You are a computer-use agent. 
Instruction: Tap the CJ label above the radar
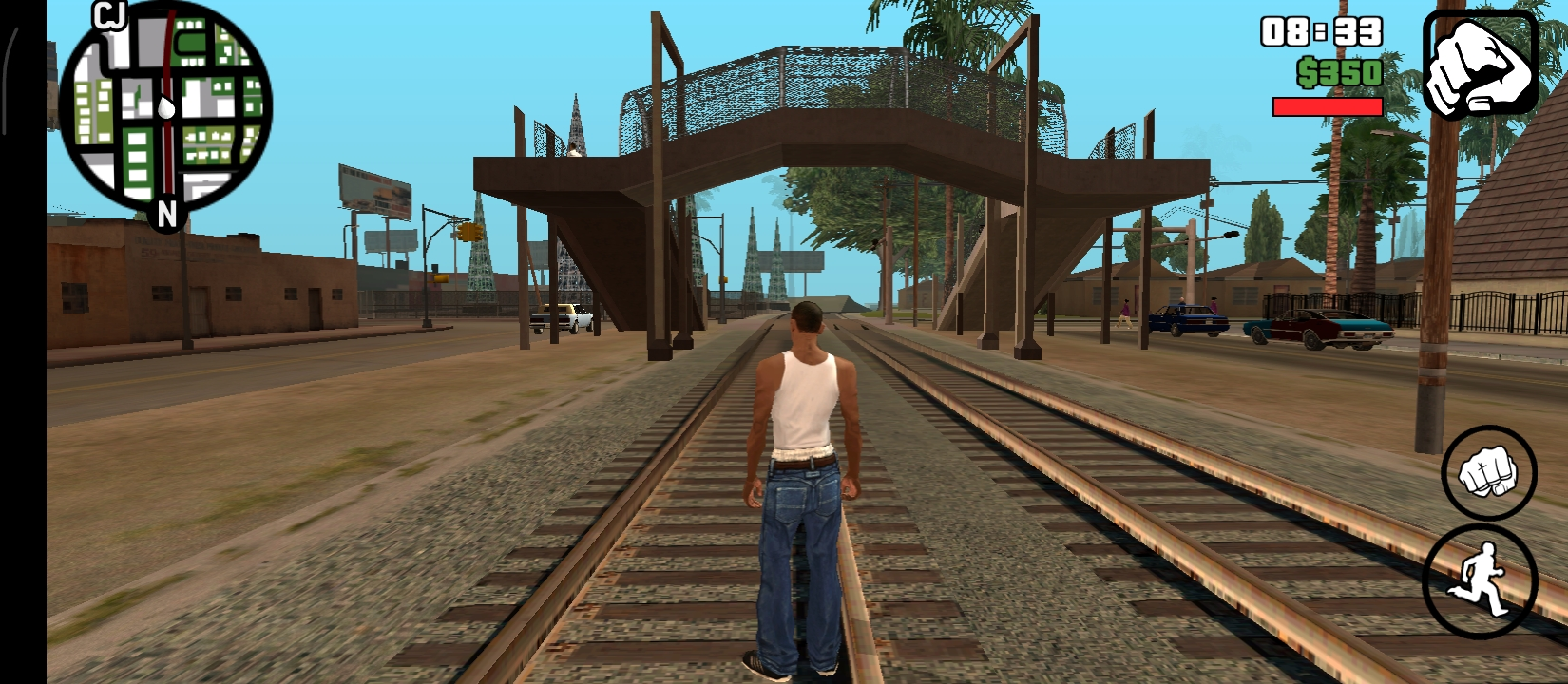click(111, 17)
